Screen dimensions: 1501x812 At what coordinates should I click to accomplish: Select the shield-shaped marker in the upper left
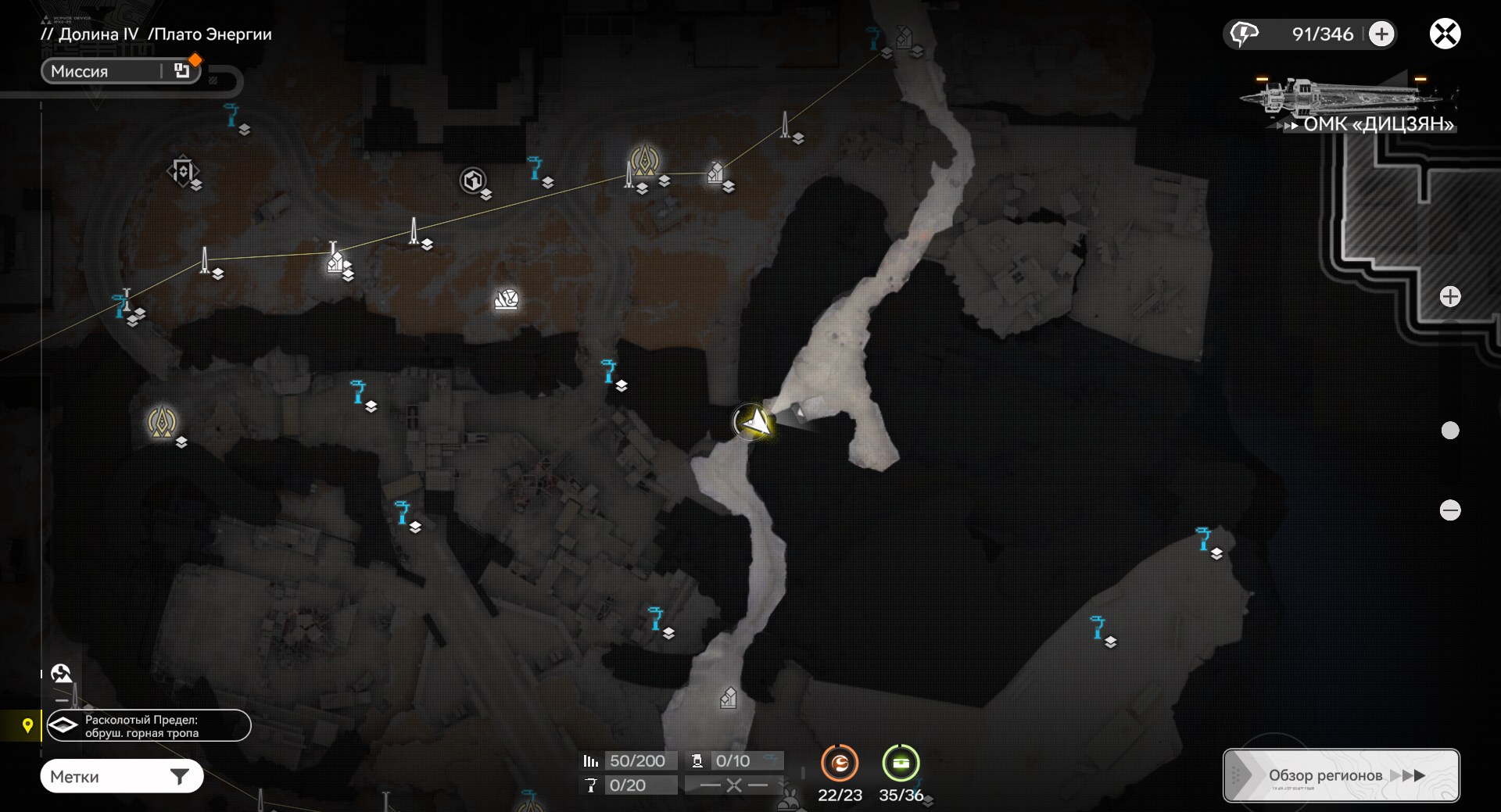[x=182, y=170]
